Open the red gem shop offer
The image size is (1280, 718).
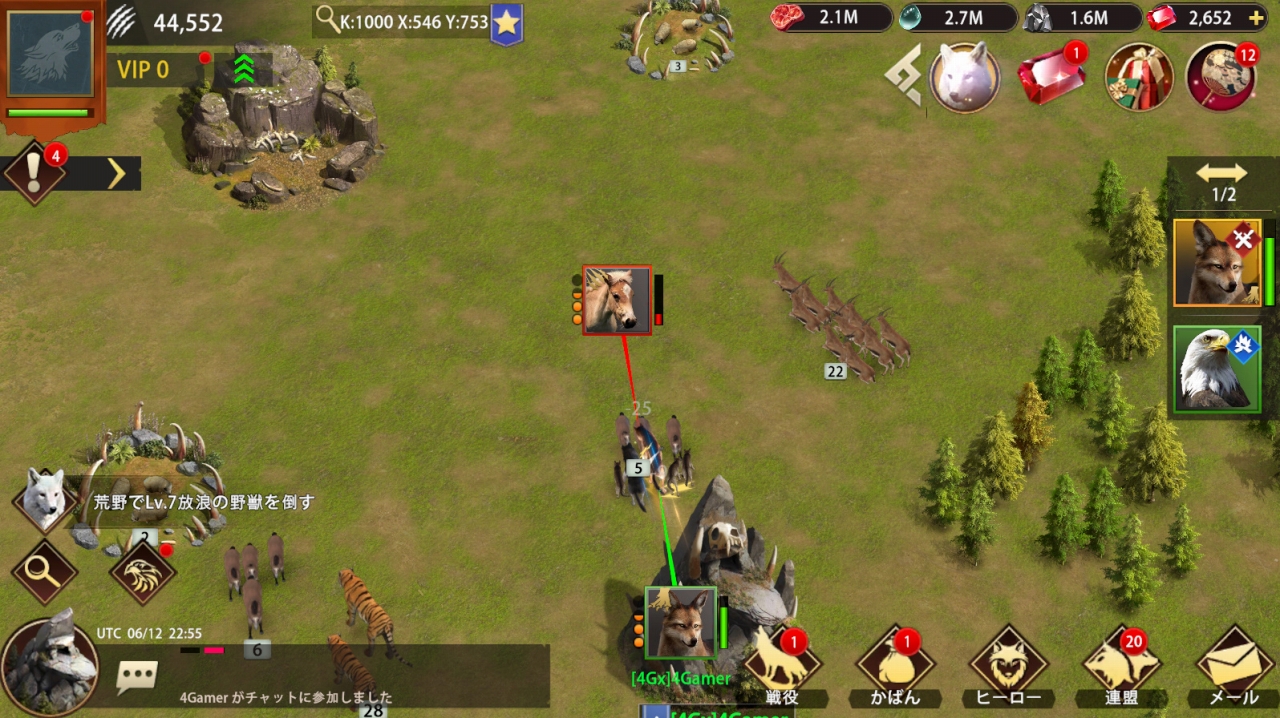(1050, 78)
